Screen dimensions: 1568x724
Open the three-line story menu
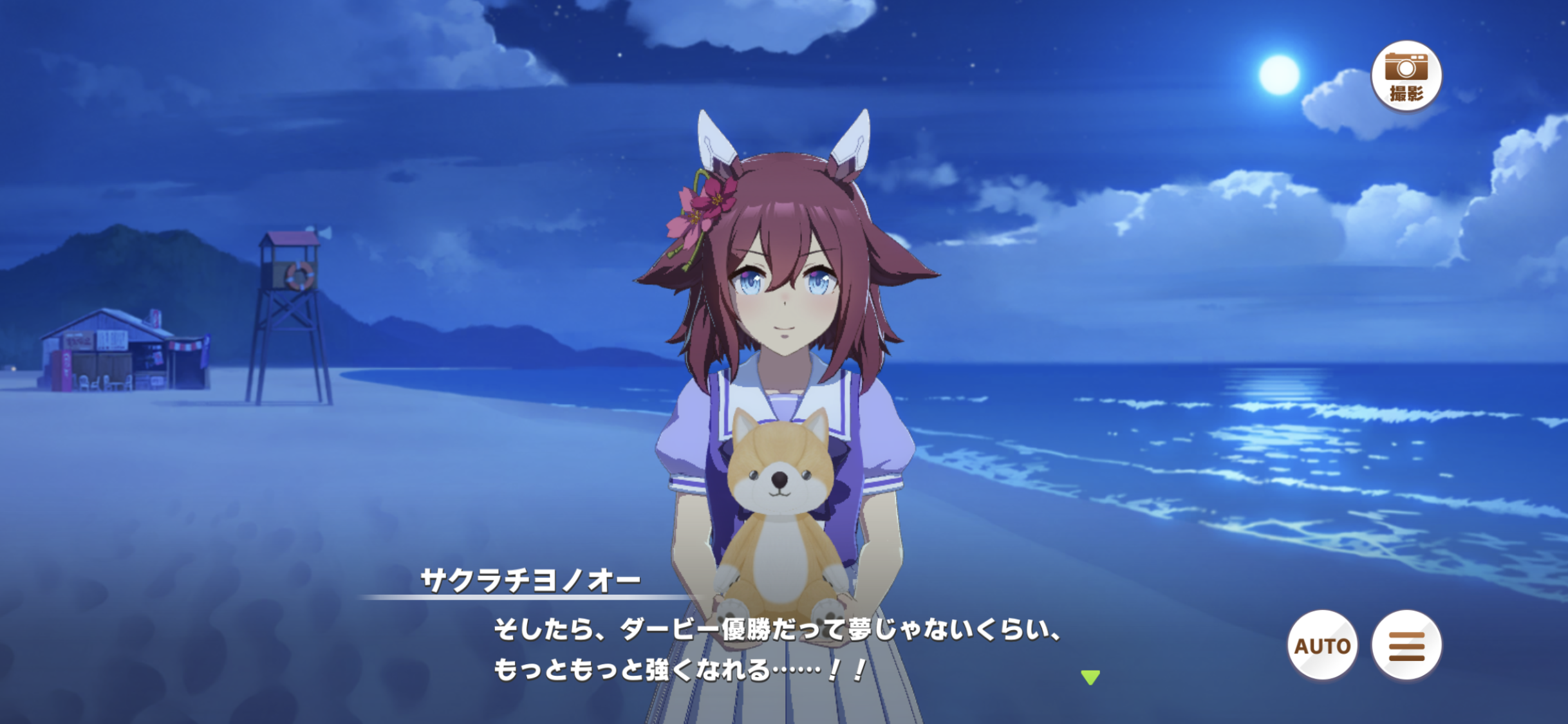point(1406,645)
